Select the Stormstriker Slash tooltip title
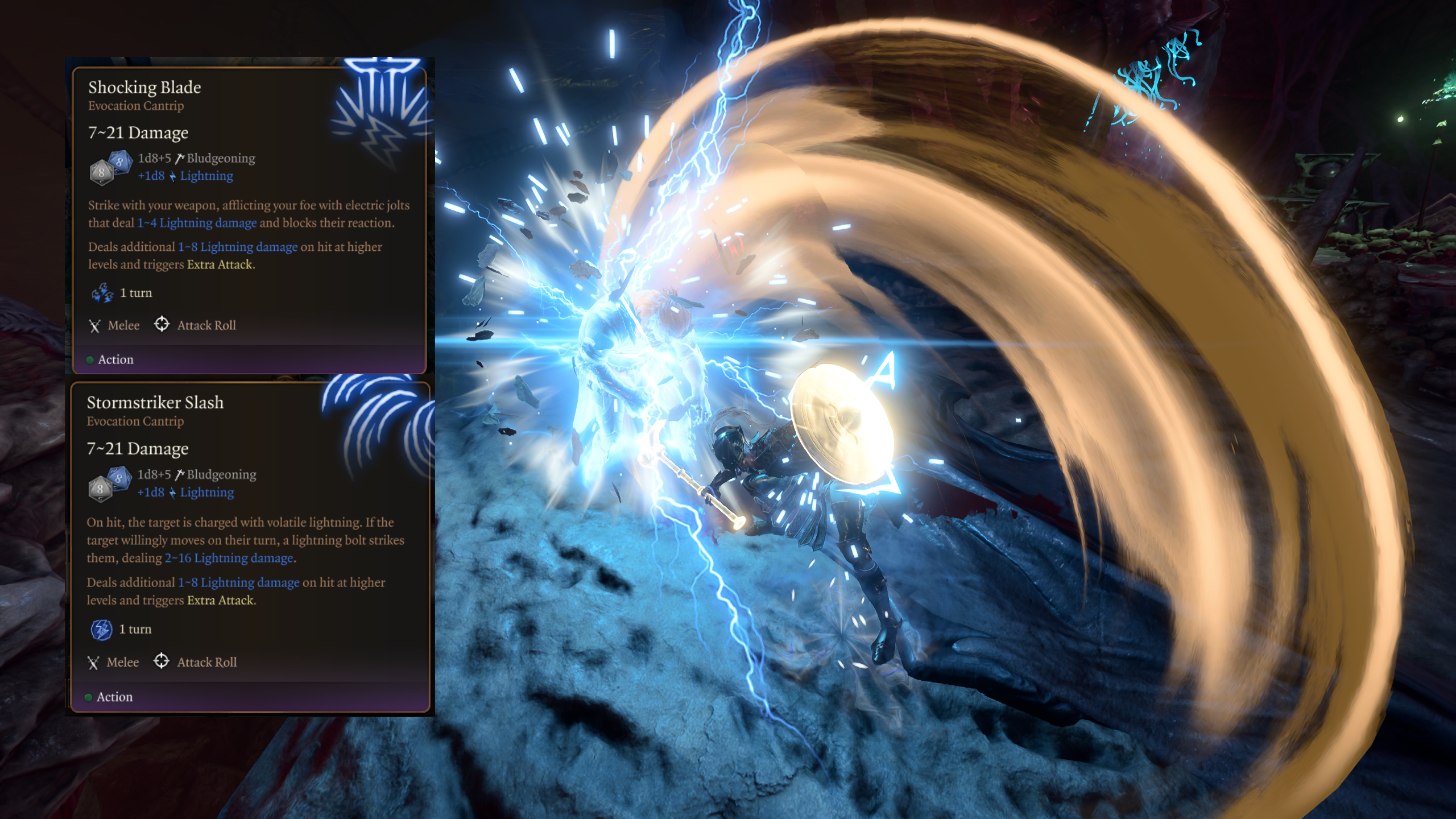 pos(155,403)
